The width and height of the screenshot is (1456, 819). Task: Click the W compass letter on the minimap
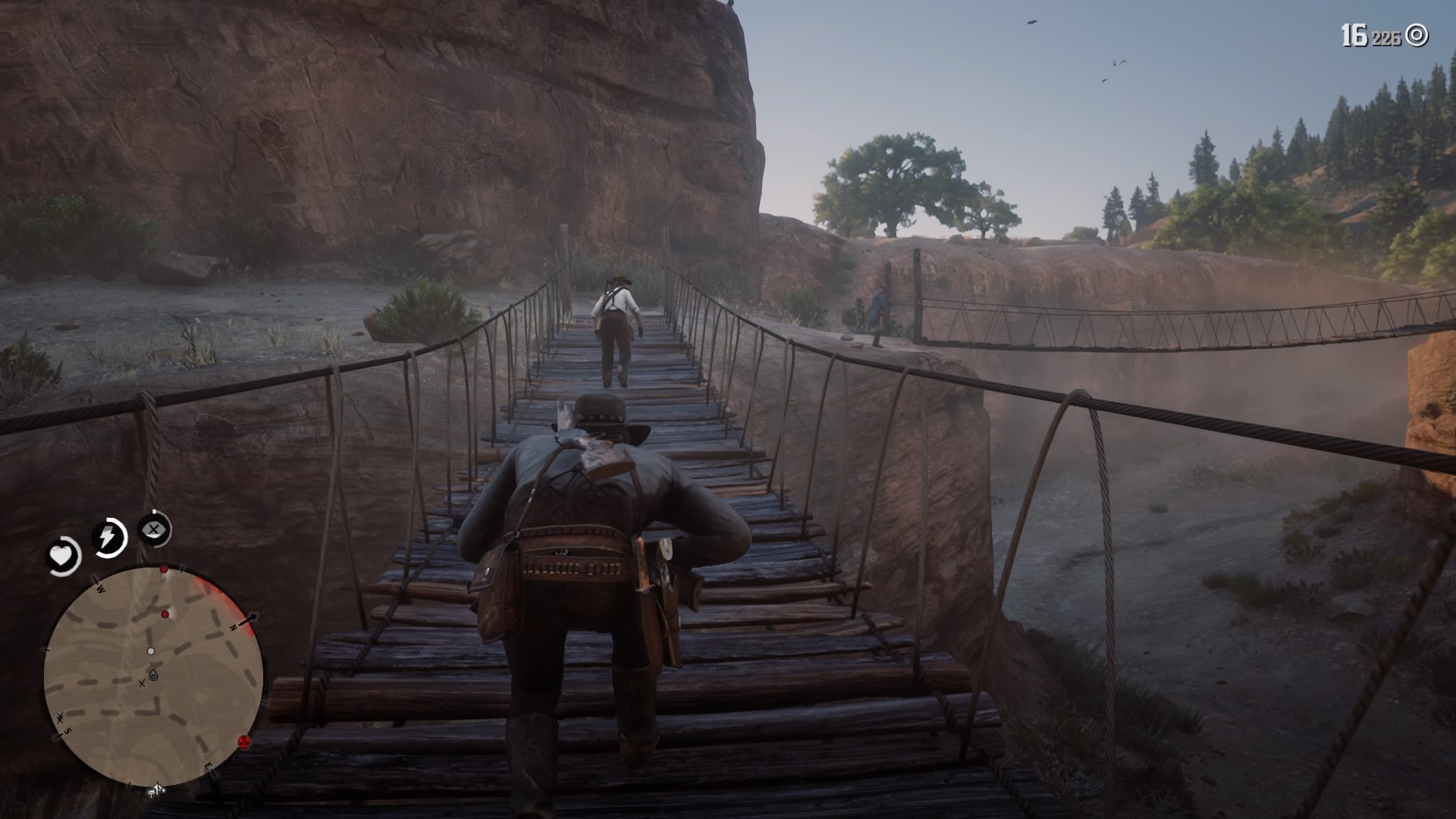101,588
